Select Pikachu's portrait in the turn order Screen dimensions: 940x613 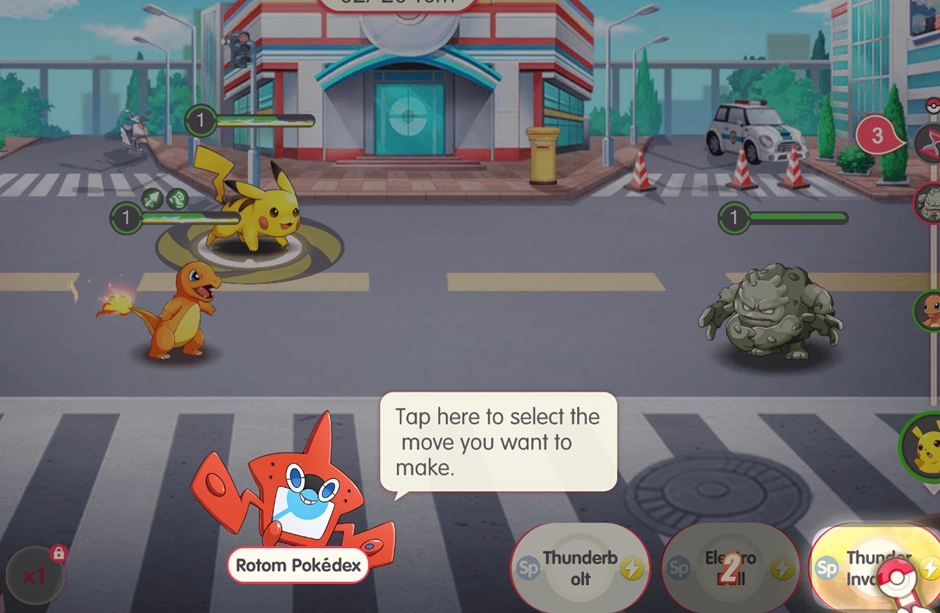(x=924, y=444)
